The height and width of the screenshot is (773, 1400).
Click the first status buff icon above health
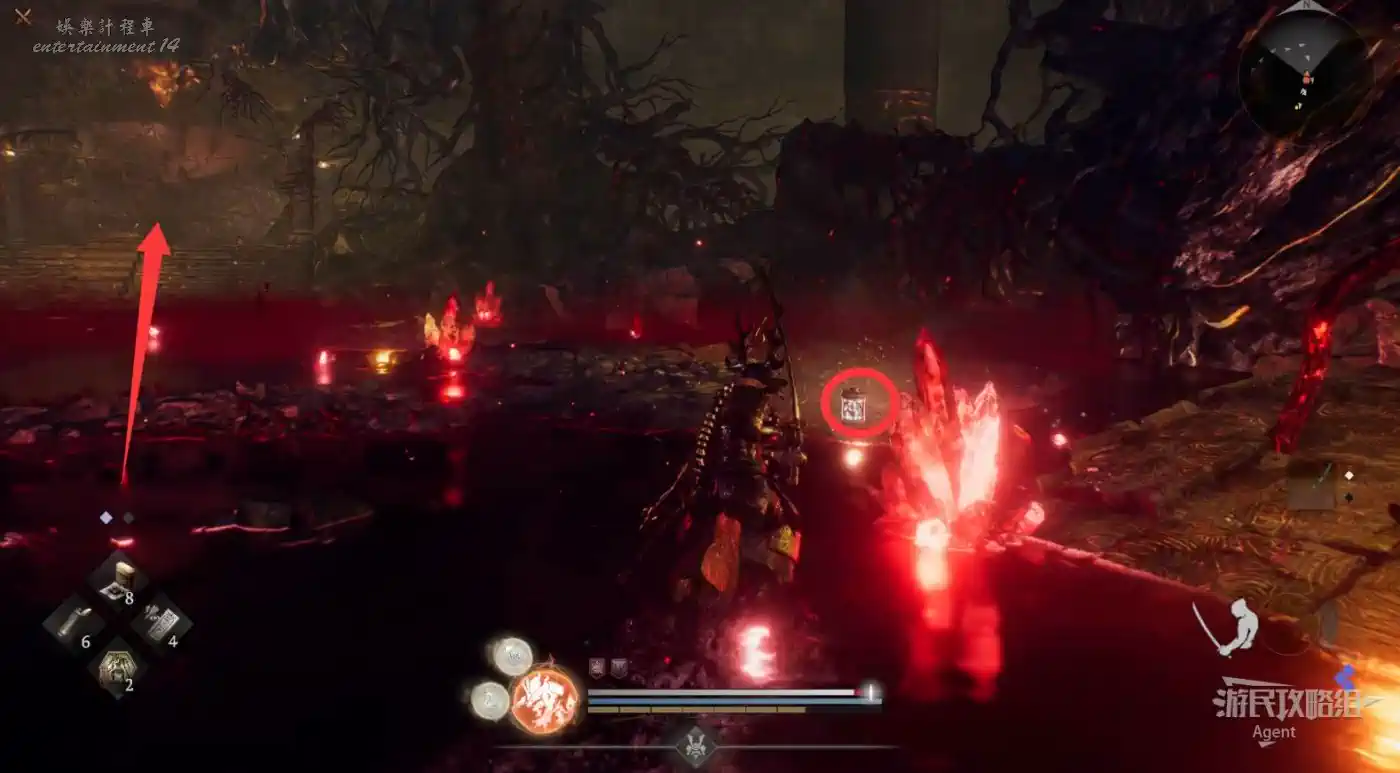[597, 668]
